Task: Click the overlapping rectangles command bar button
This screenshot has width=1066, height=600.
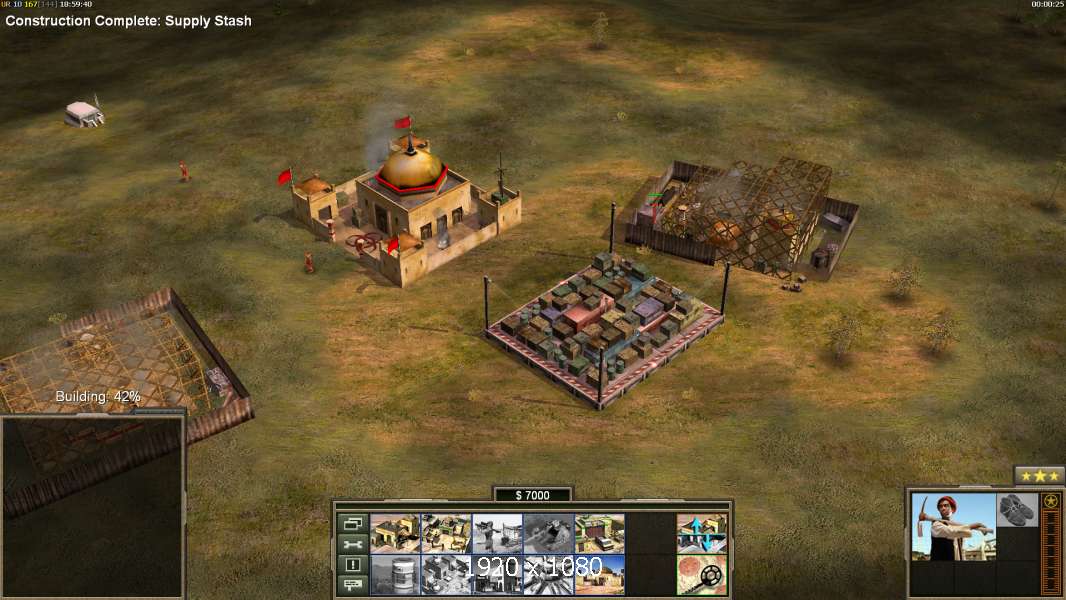Action: pos(353,523)
